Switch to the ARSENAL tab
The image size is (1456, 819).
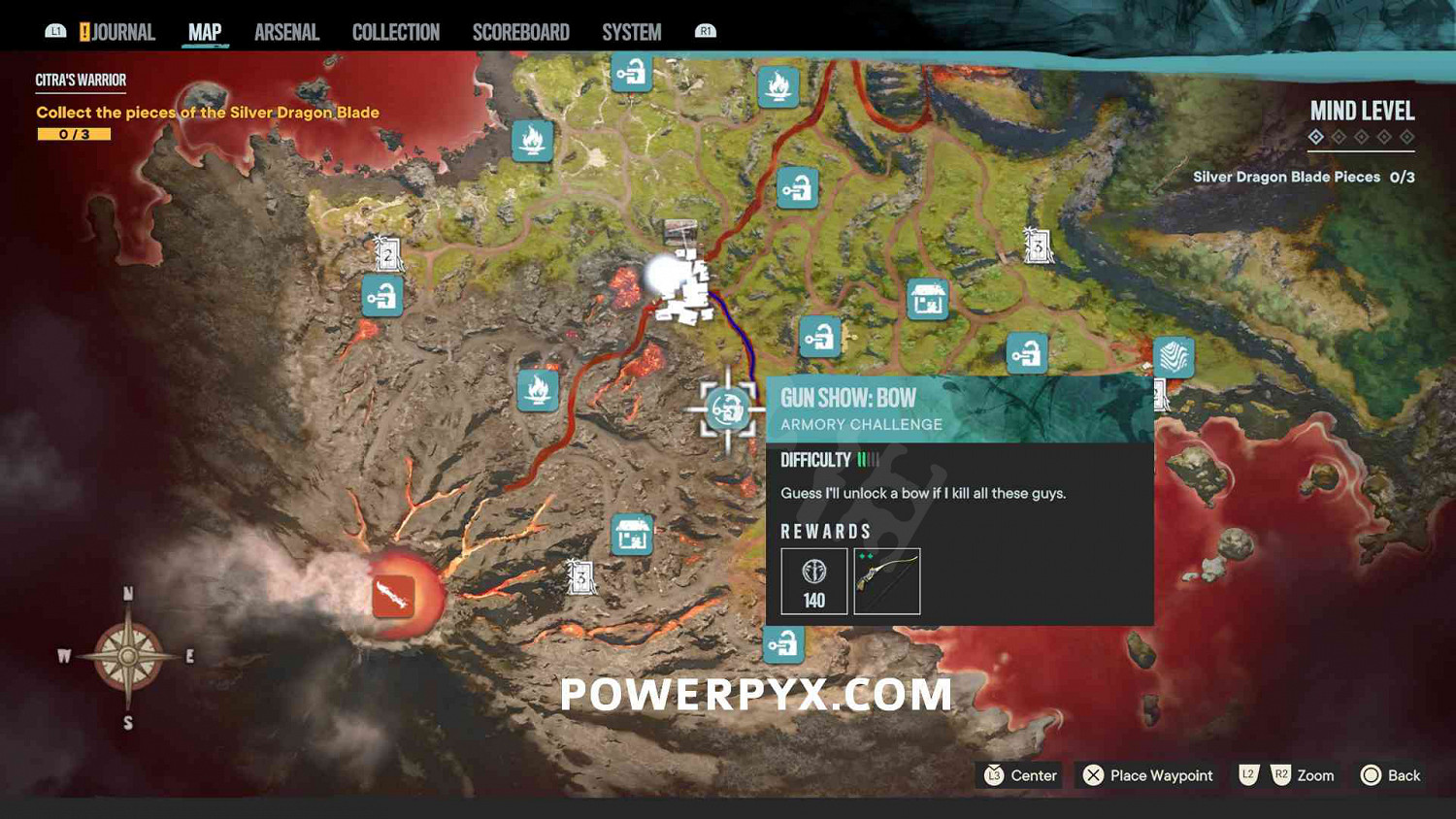pos(286,31)
